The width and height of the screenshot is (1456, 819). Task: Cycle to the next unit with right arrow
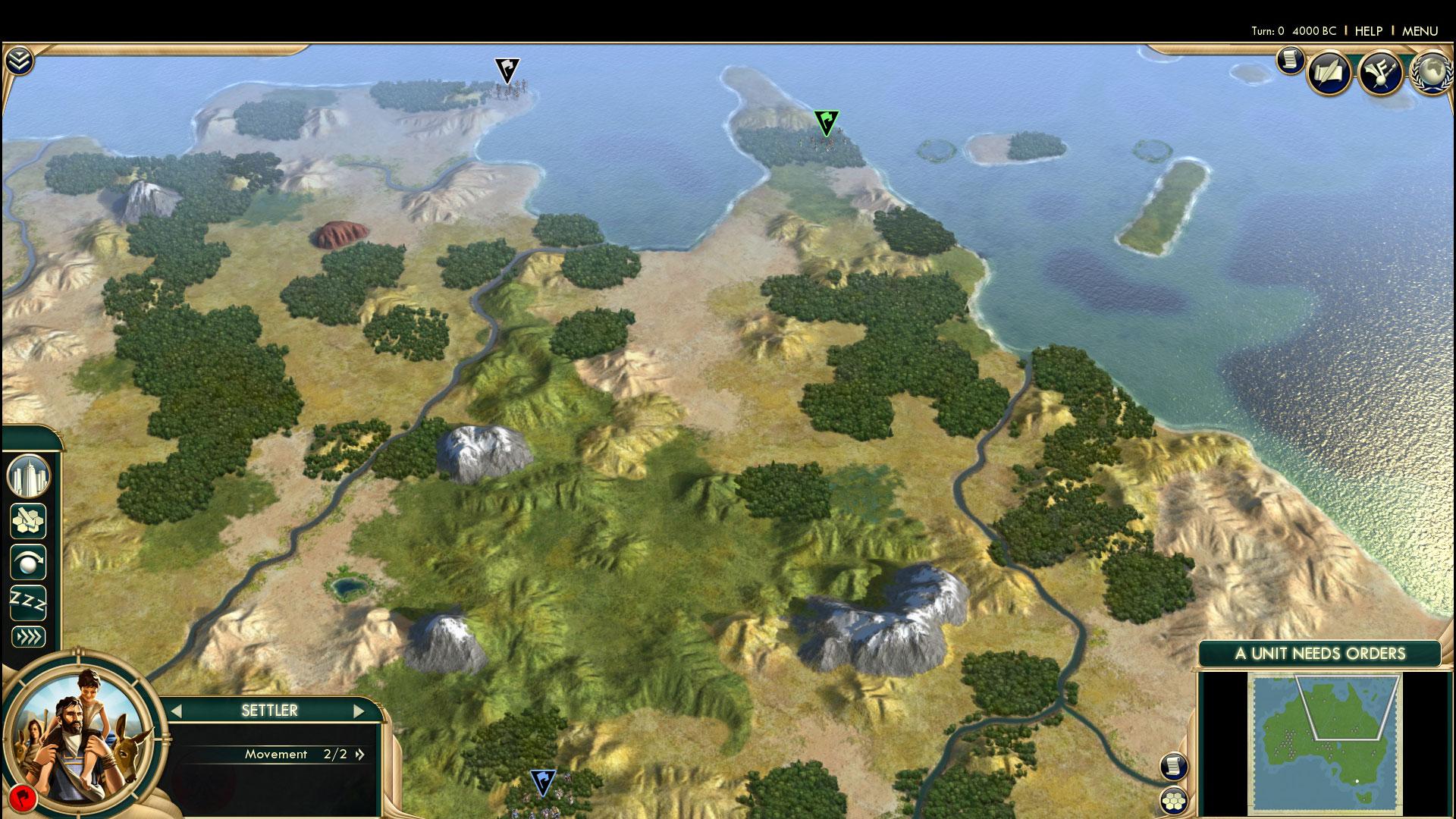click(359, 711)
